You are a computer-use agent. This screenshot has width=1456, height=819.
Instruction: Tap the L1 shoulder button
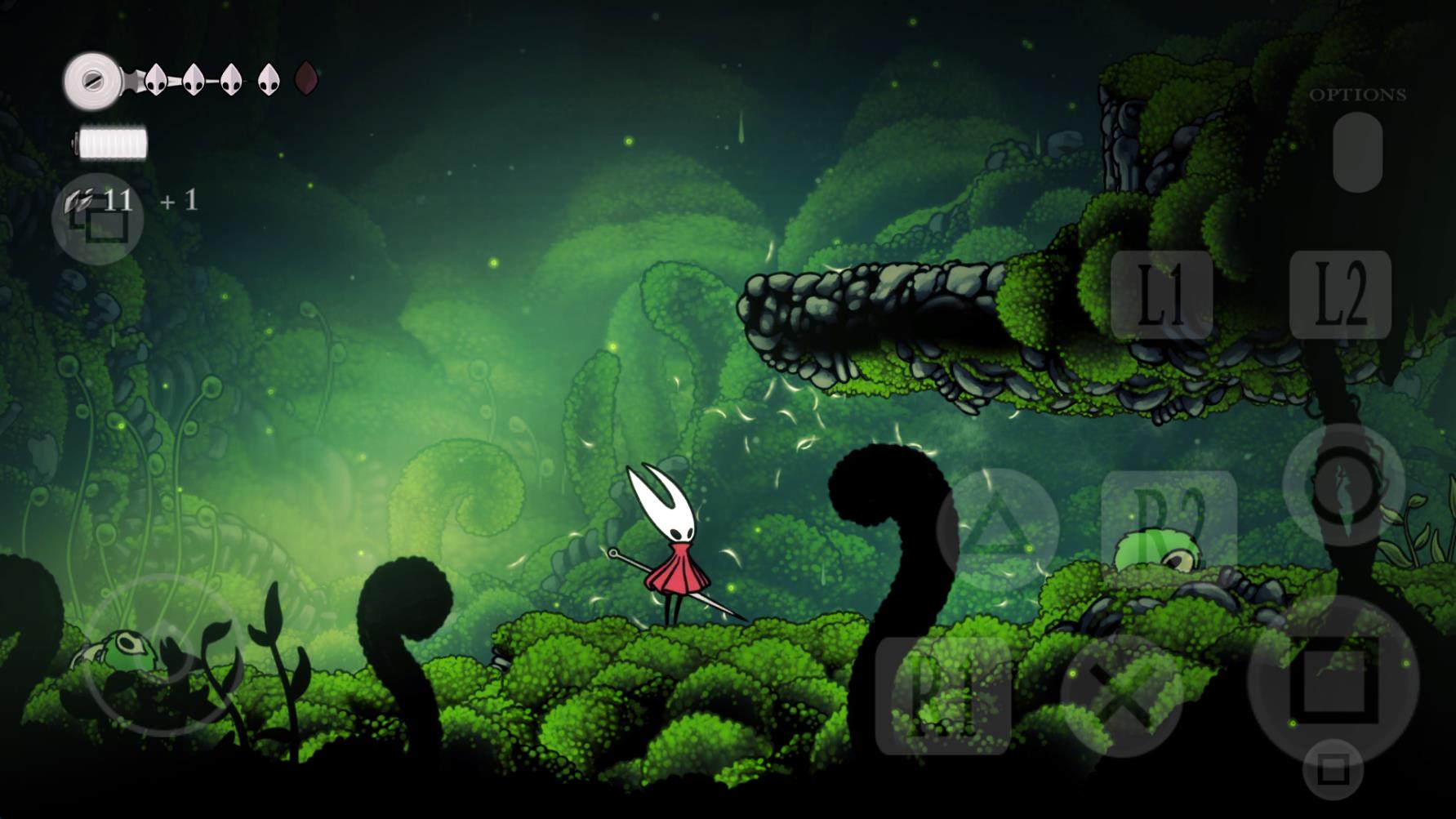(1161, 295)
